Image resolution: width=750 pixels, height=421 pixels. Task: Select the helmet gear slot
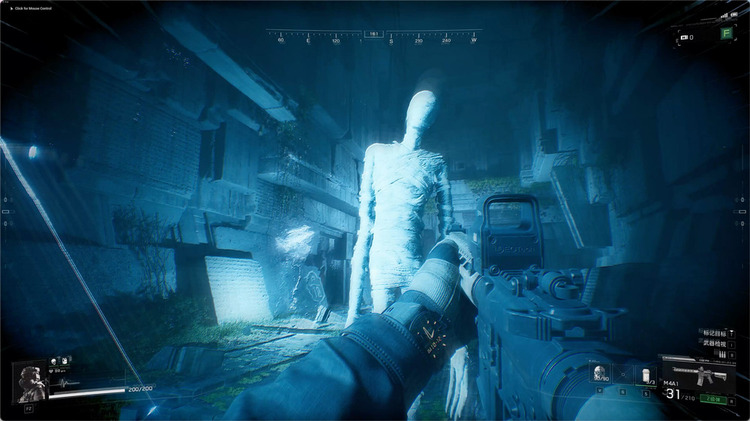tap(601, 373)
